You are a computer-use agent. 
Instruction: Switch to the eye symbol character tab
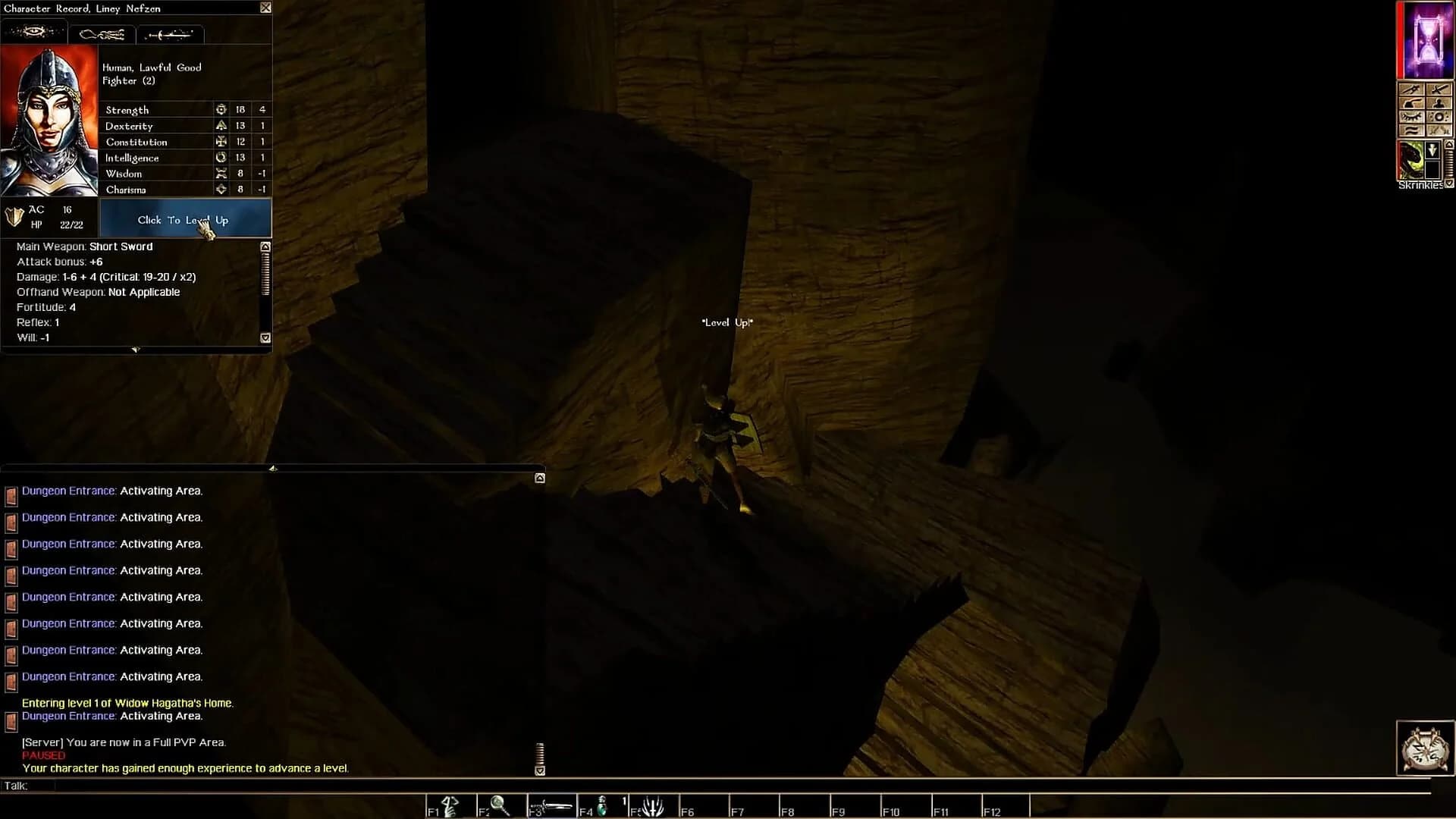(x=34, y=33)
